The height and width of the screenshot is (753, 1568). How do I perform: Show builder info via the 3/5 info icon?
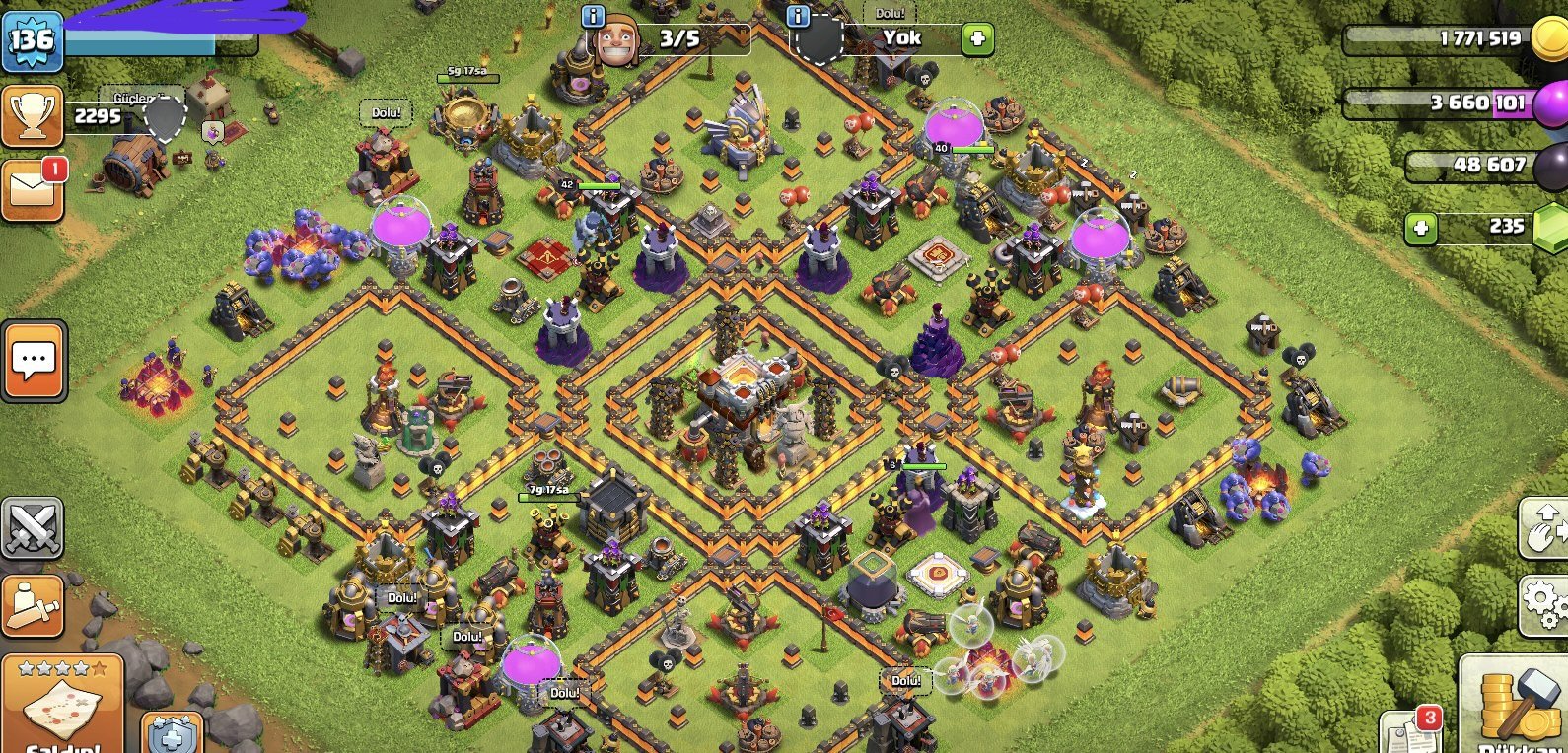[x=593, y=16]
